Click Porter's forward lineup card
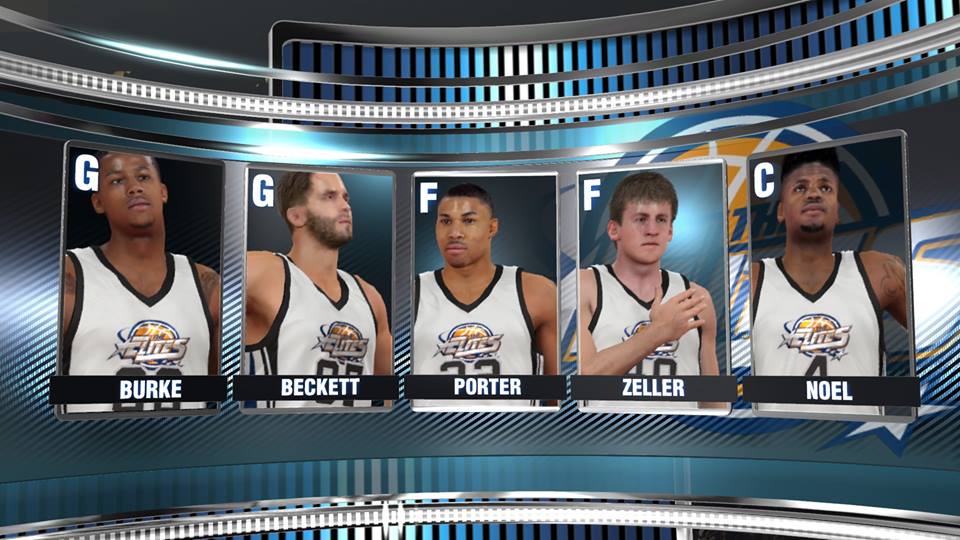The height and width of the screenshot is (540, 960). click(486, 290)
